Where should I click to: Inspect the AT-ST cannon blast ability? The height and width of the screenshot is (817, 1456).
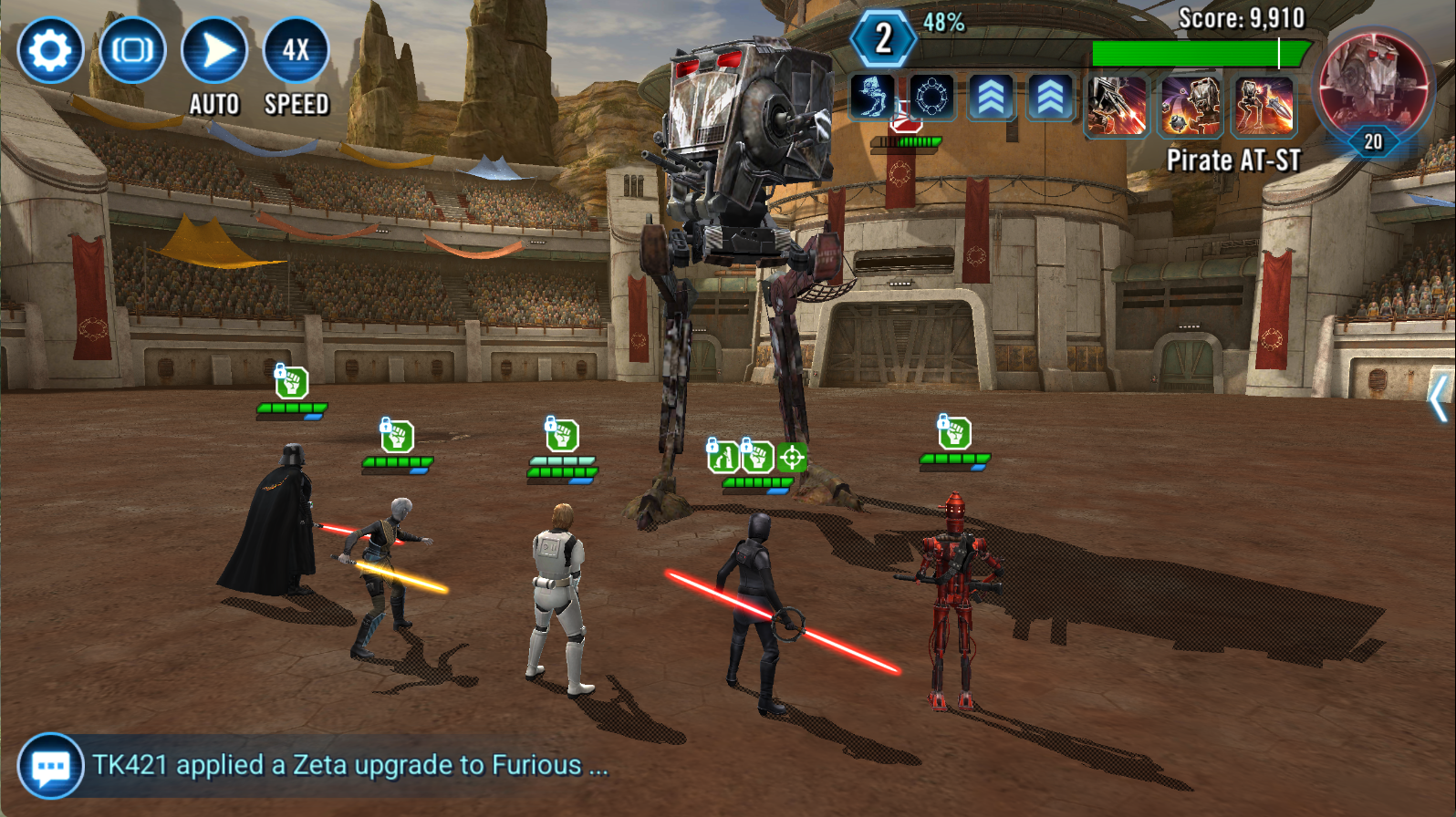[x=1117, y=106]
